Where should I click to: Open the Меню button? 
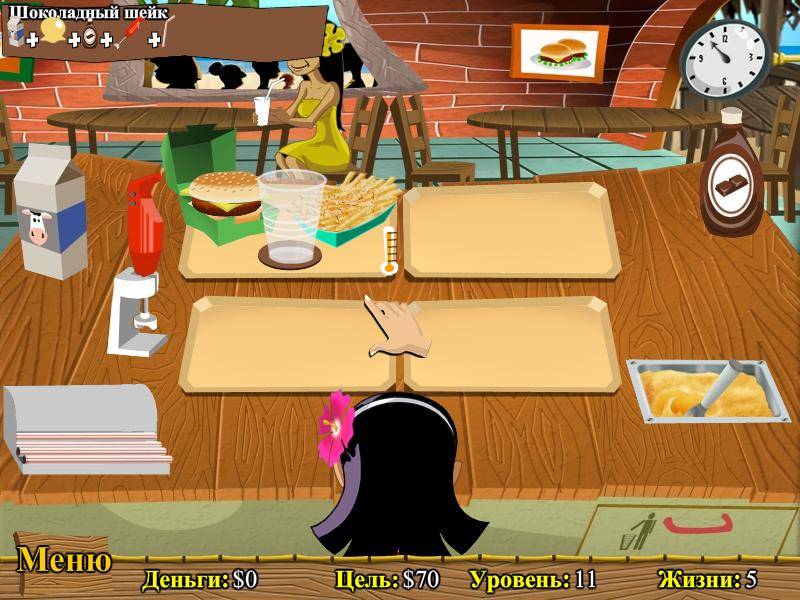64,561
